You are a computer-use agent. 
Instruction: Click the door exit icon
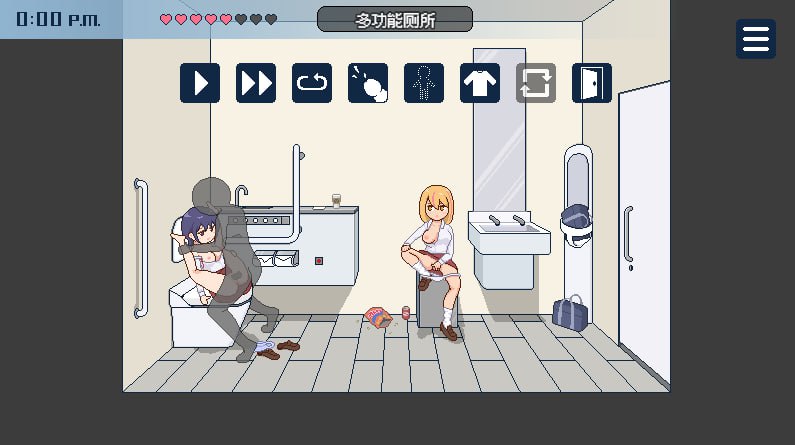[592, 83]
